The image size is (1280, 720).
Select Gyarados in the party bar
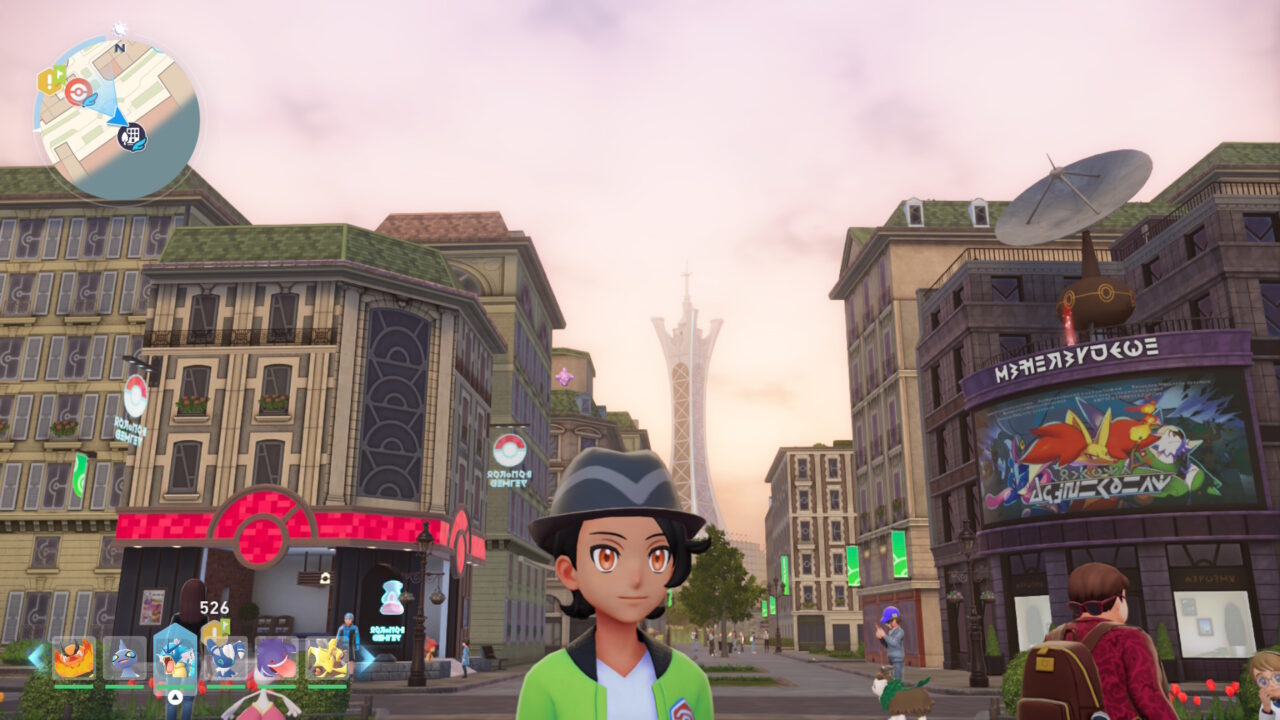175,659
